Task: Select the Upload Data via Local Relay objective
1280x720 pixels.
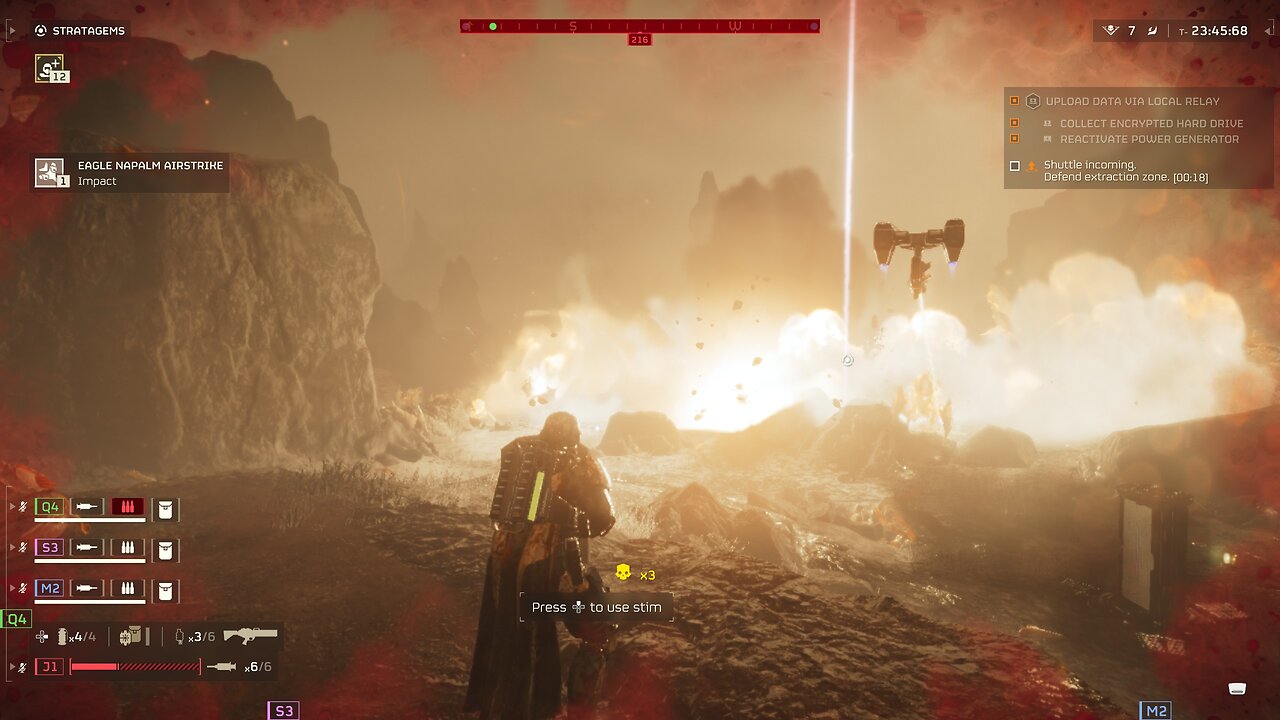Action: coord(1132,101)
